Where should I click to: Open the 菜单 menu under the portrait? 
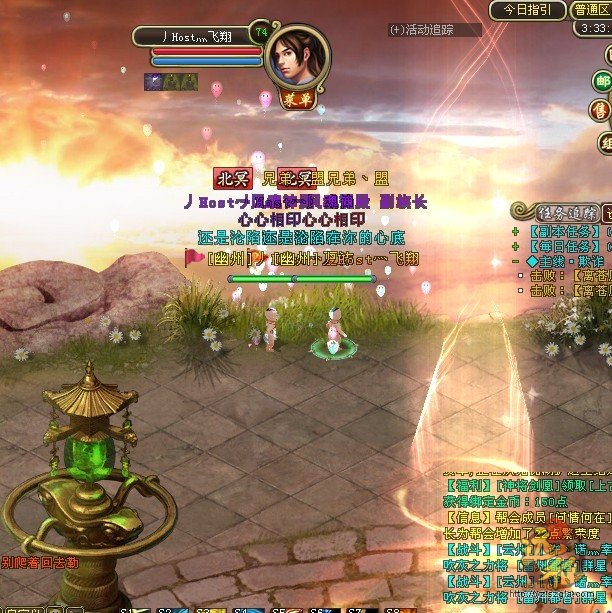pos(297,101)
